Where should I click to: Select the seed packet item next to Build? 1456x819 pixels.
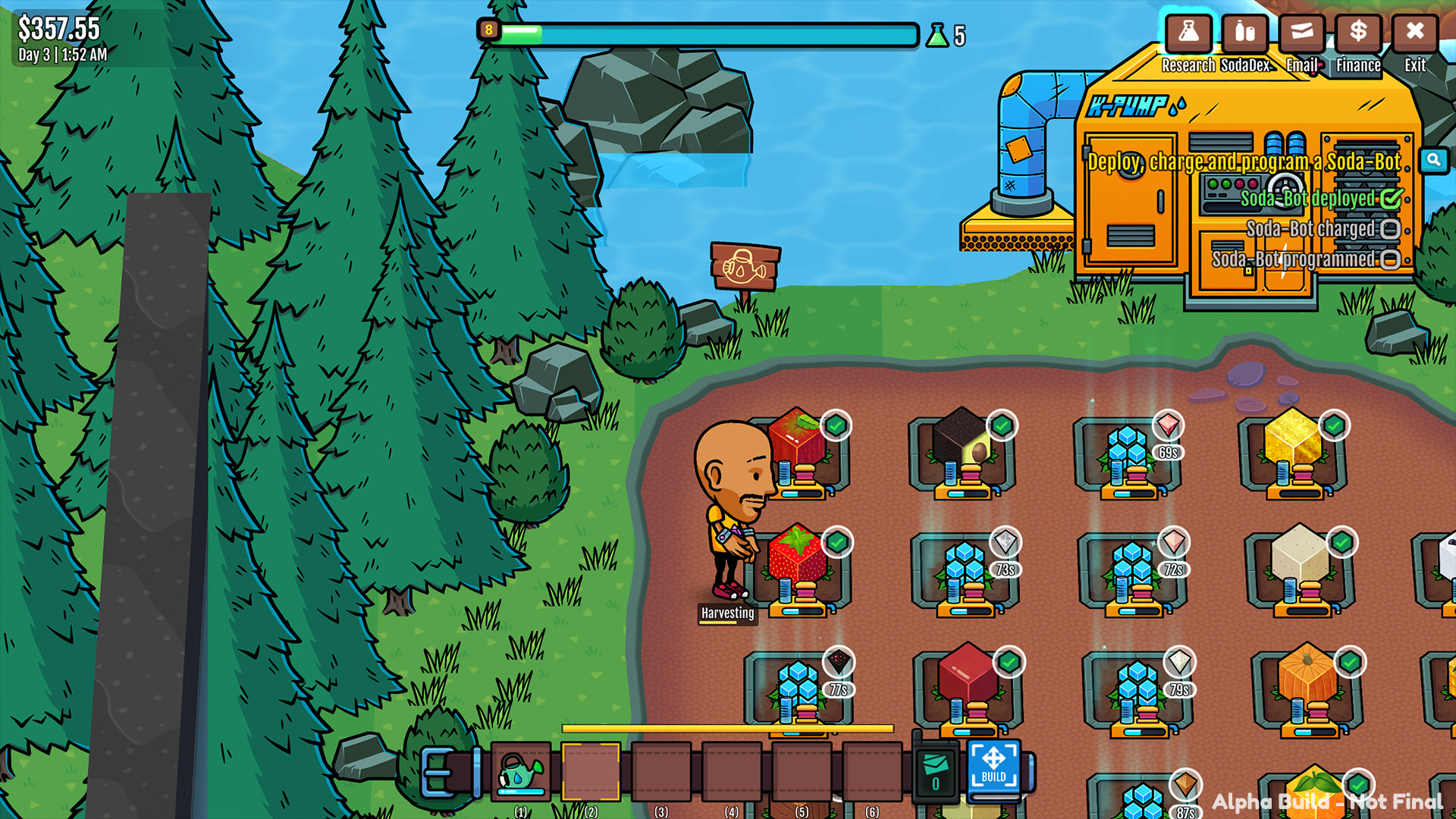(934, 770)
